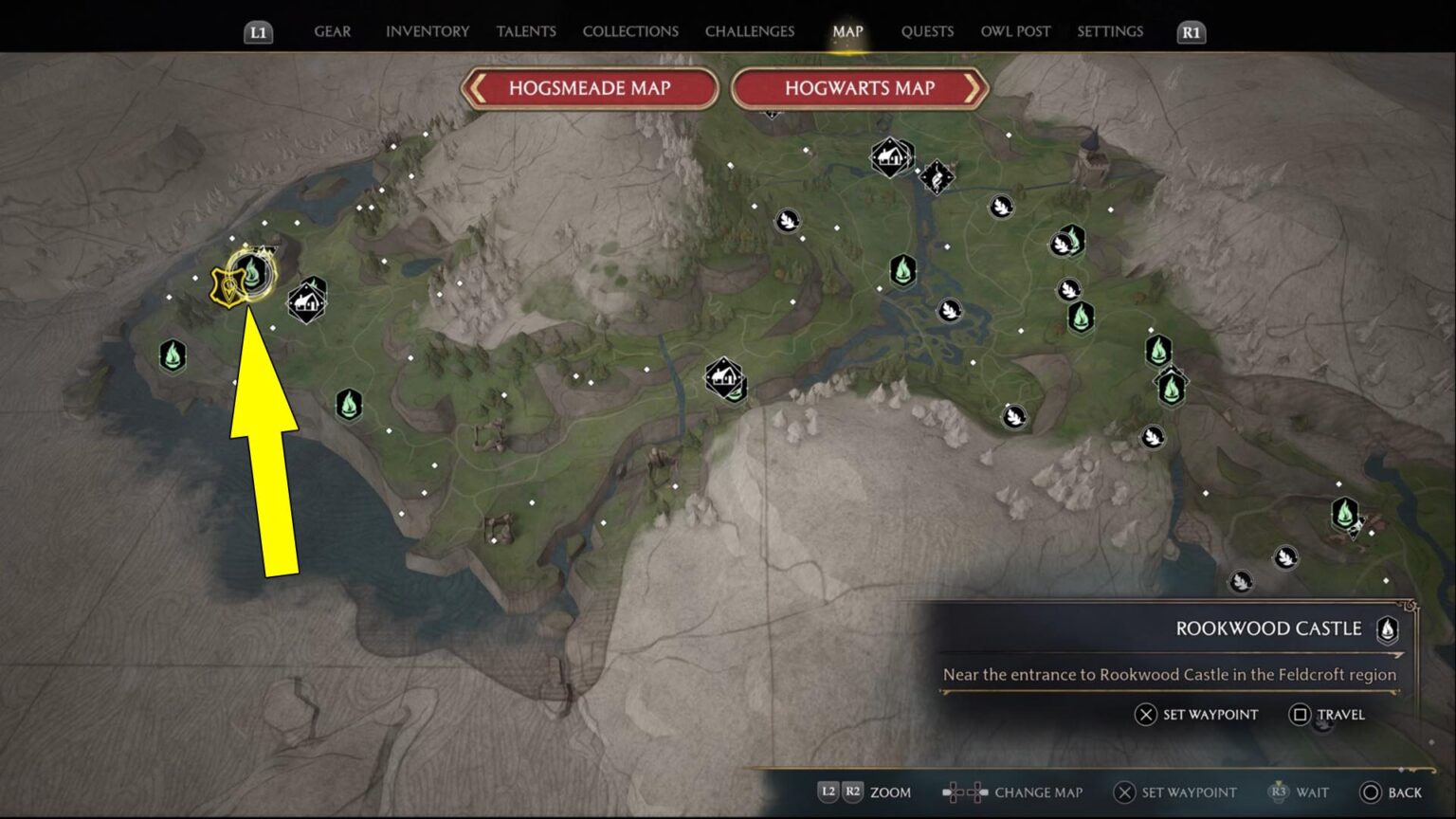Show the Challenges tab

749,31
